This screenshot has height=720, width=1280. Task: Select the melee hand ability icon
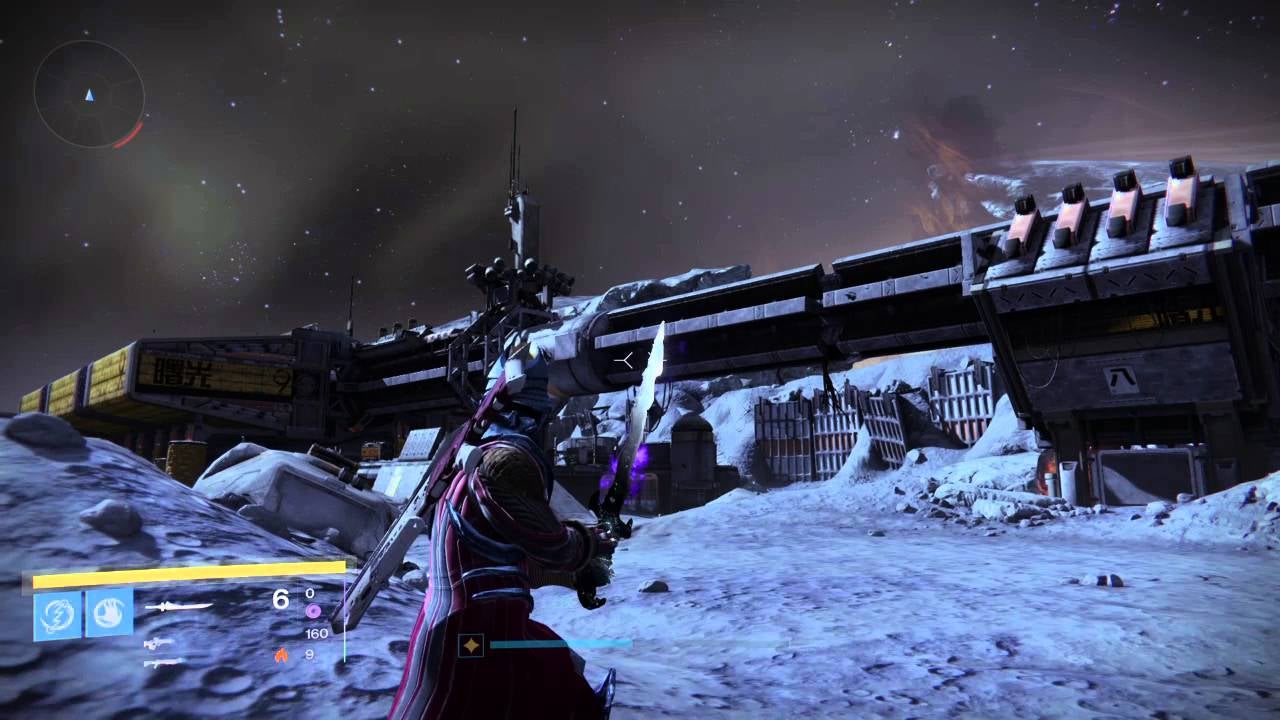point(109,613)
